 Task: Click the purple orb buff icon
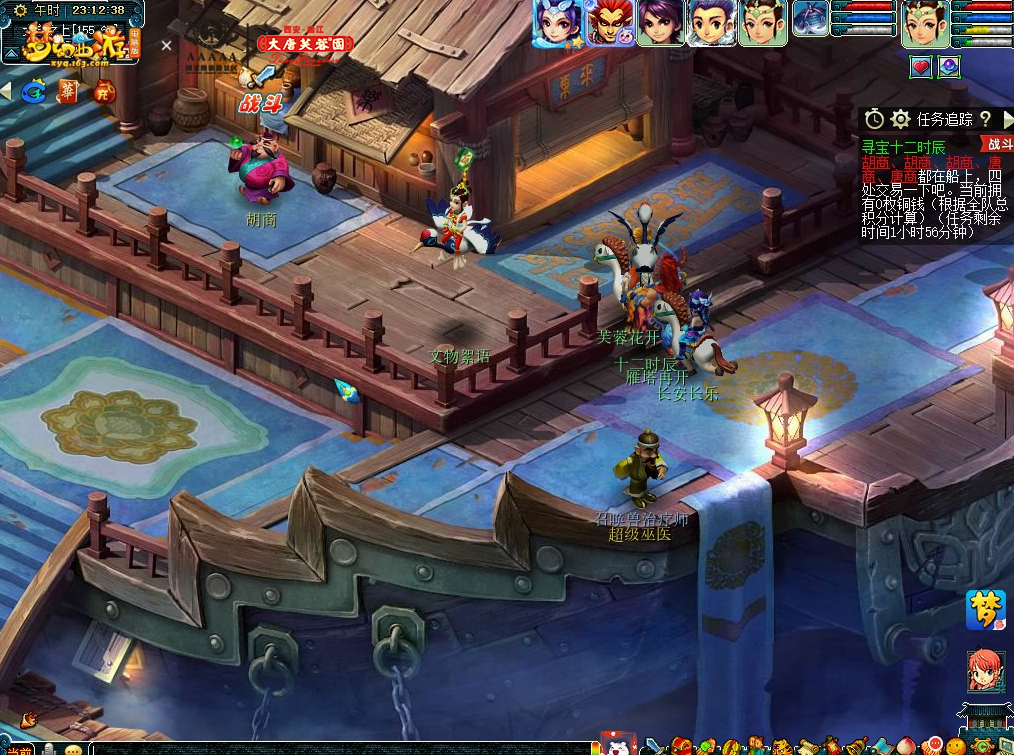point(948,67)
